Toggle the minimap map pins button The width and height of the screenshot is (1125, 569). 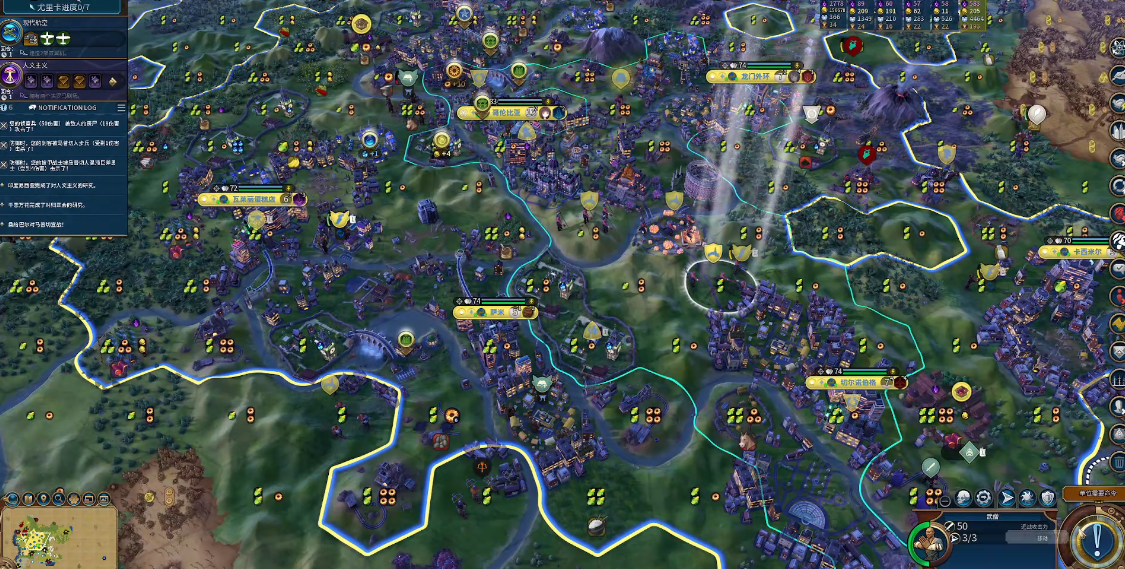pos(43,498)
